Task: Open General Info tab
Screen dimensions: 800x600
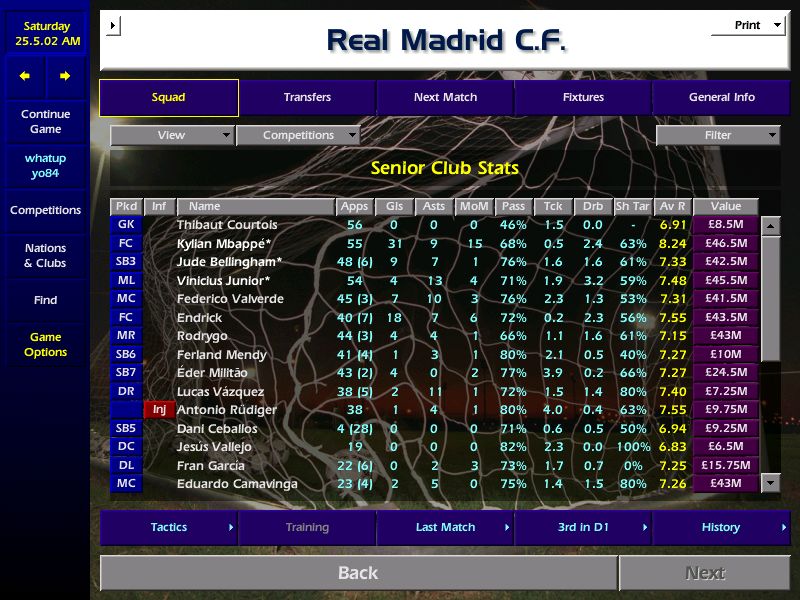Action: 721,97
